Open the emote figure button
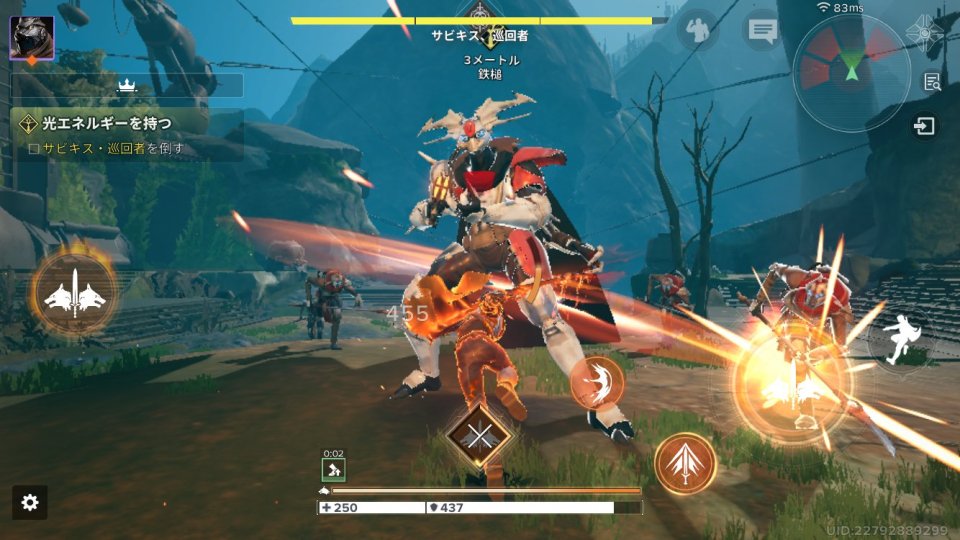Viewport: 960px width, 540px height. click(698, 30)
